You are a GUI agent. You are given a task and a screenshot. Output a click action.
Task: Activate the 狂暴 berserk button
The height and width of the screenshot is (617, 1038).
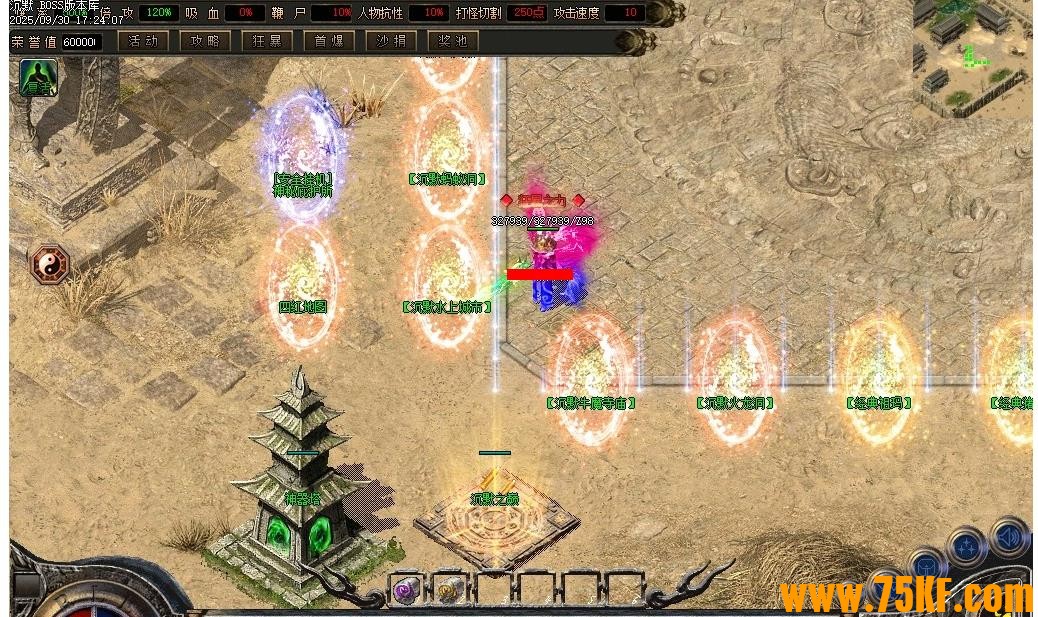pyautogui.click(x=267, y=41)
